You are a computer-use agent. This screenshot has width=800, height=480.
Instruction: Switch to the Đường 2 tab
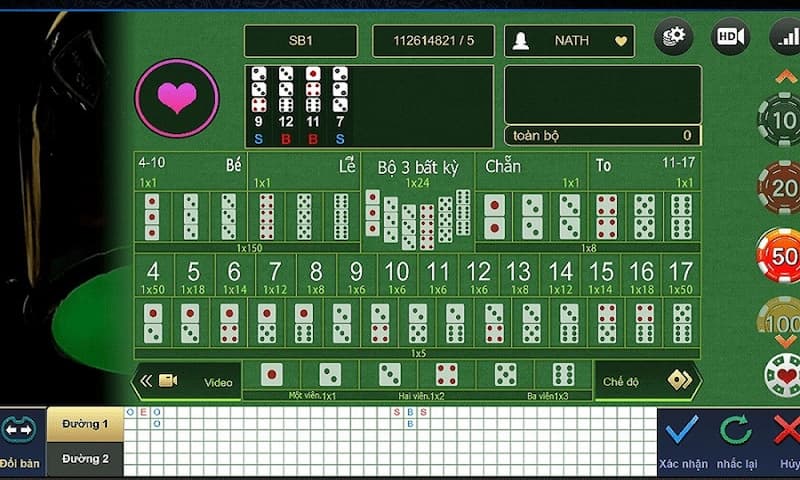coord(85,458)
